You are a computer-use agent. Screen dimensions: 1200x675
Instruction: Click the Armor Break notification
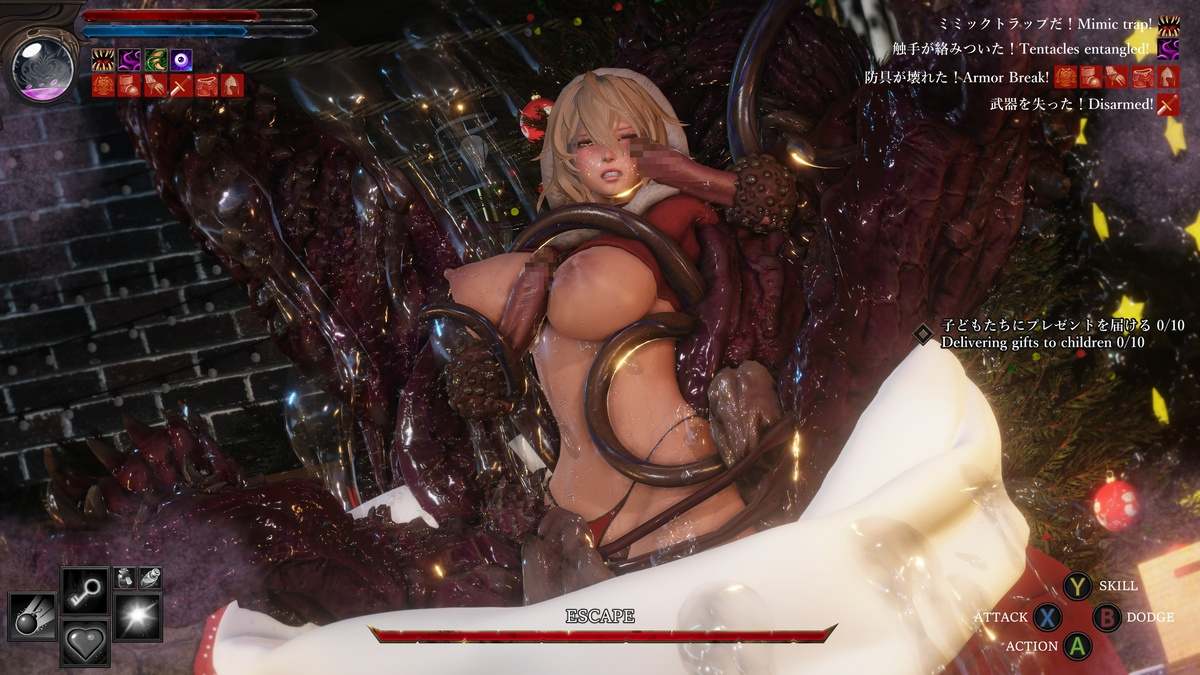coord(958,77)
